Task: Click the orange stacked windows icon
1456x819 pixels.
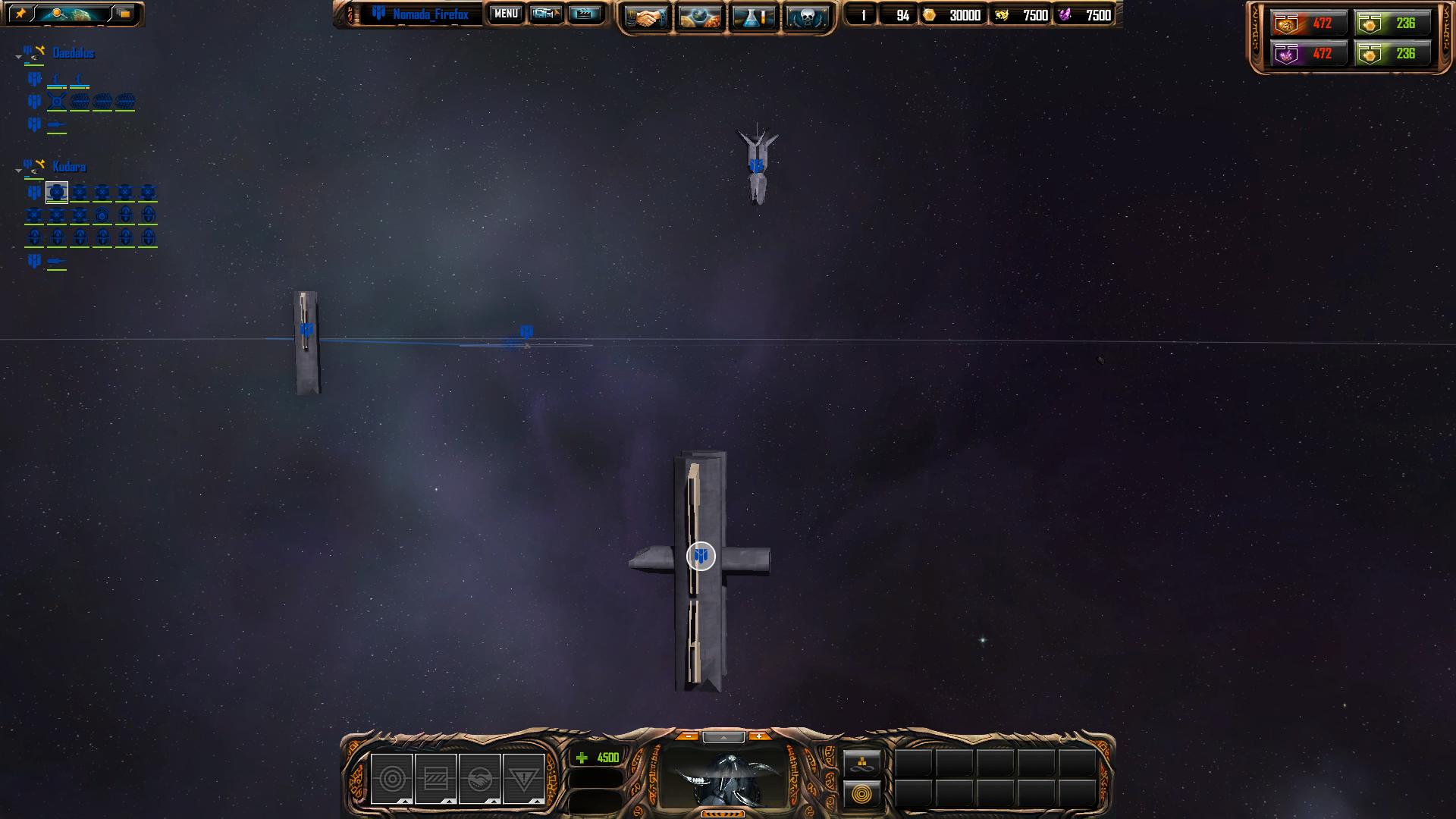Action: coord(124,14)
